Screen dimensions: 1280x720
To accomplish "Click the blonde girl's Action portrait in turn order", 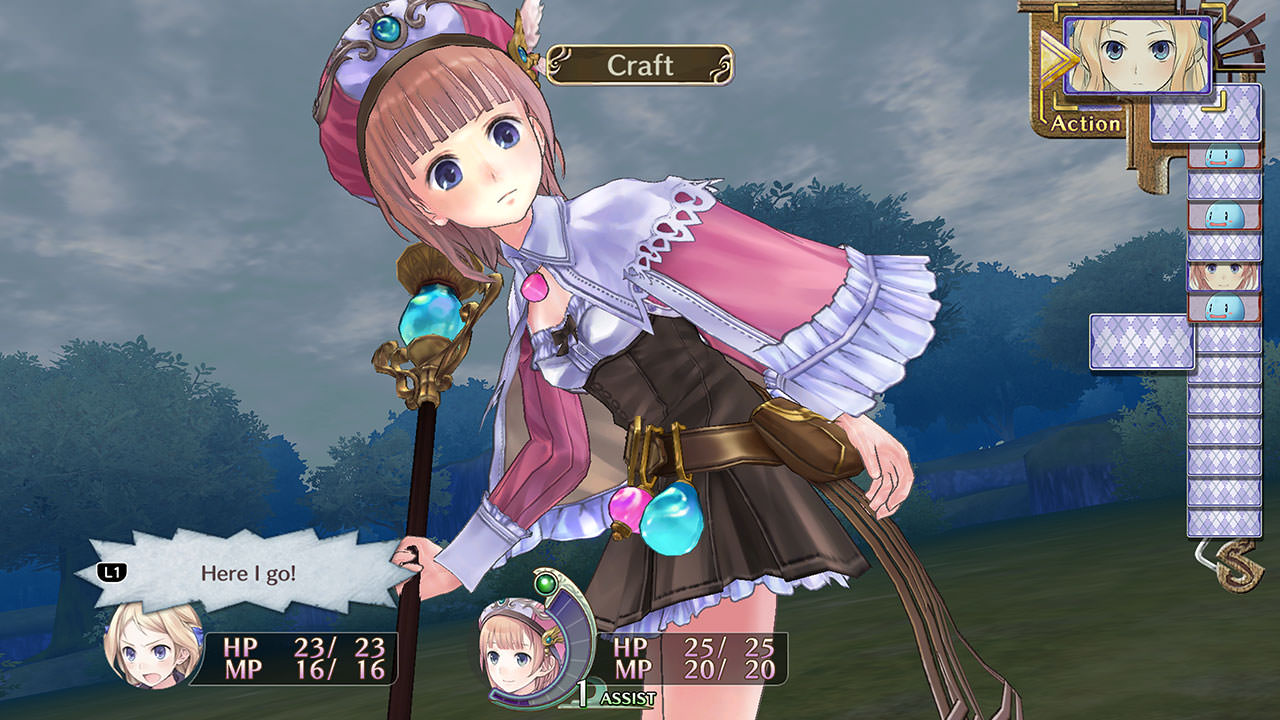I will (x=1137, y=55).
